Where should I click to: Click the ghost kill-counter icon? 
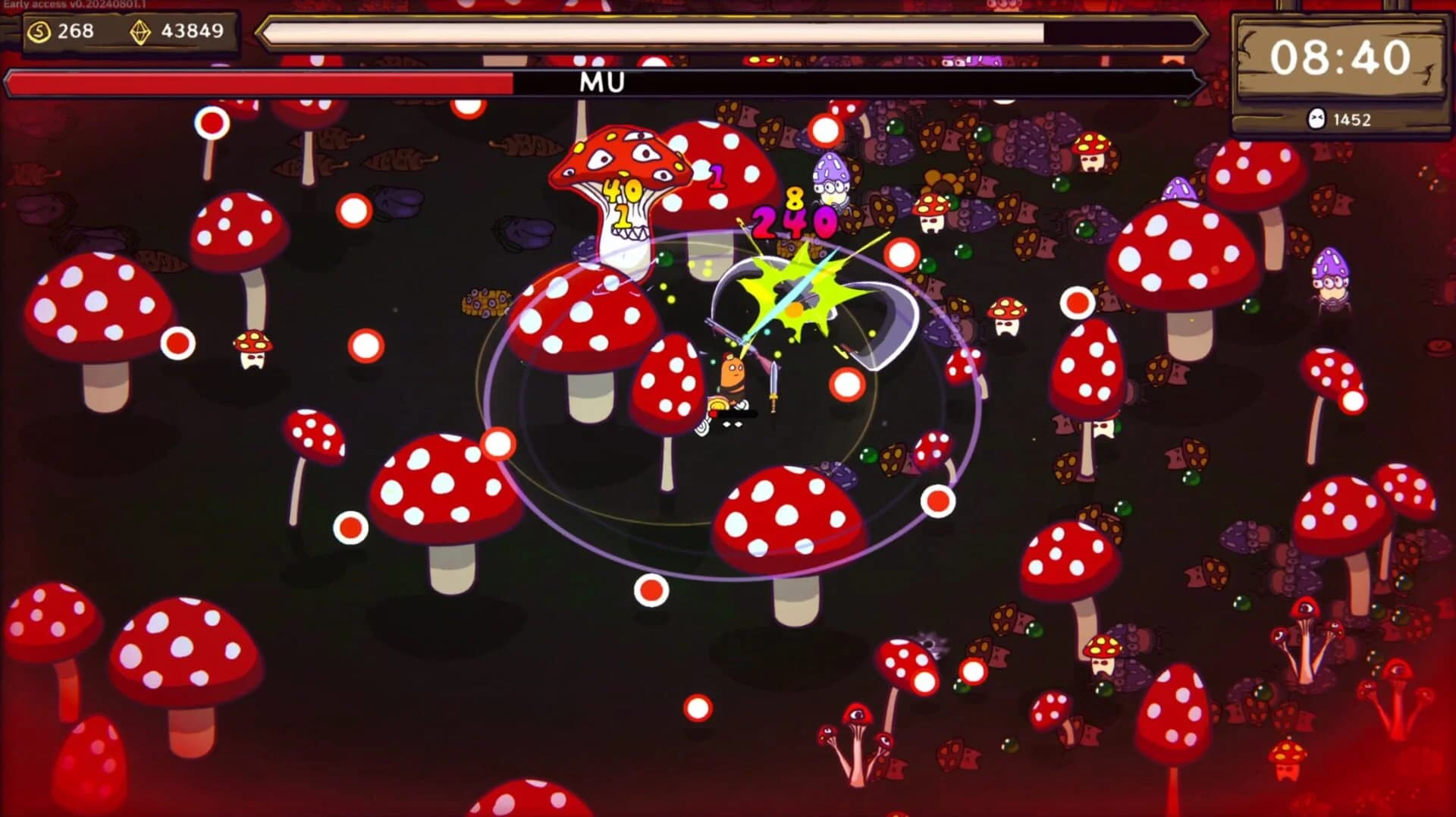tap(1316, 118)
